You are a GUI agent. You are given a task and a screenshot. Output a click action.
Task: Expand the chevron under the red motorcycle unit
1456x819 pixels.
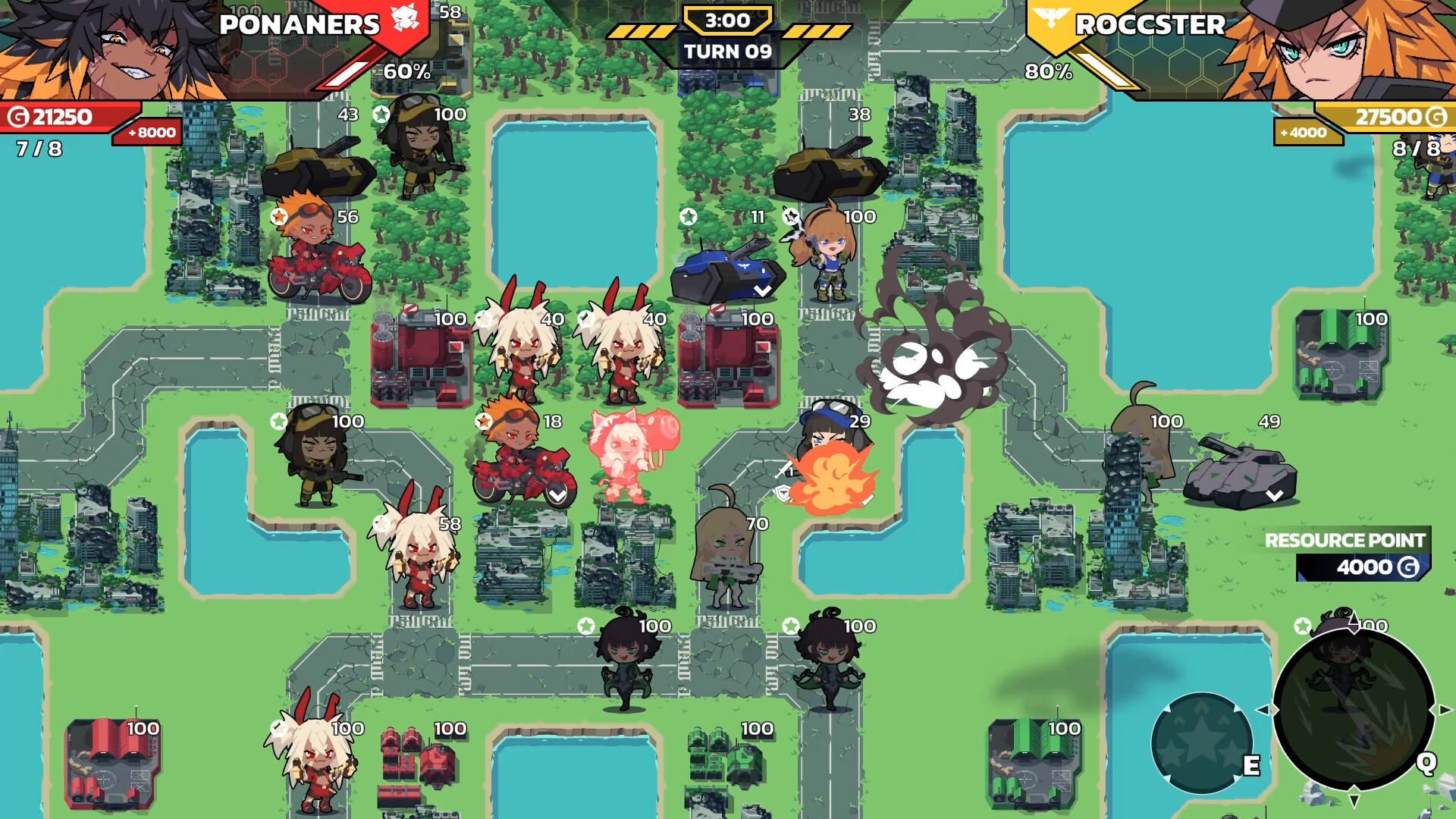(558, 495)
